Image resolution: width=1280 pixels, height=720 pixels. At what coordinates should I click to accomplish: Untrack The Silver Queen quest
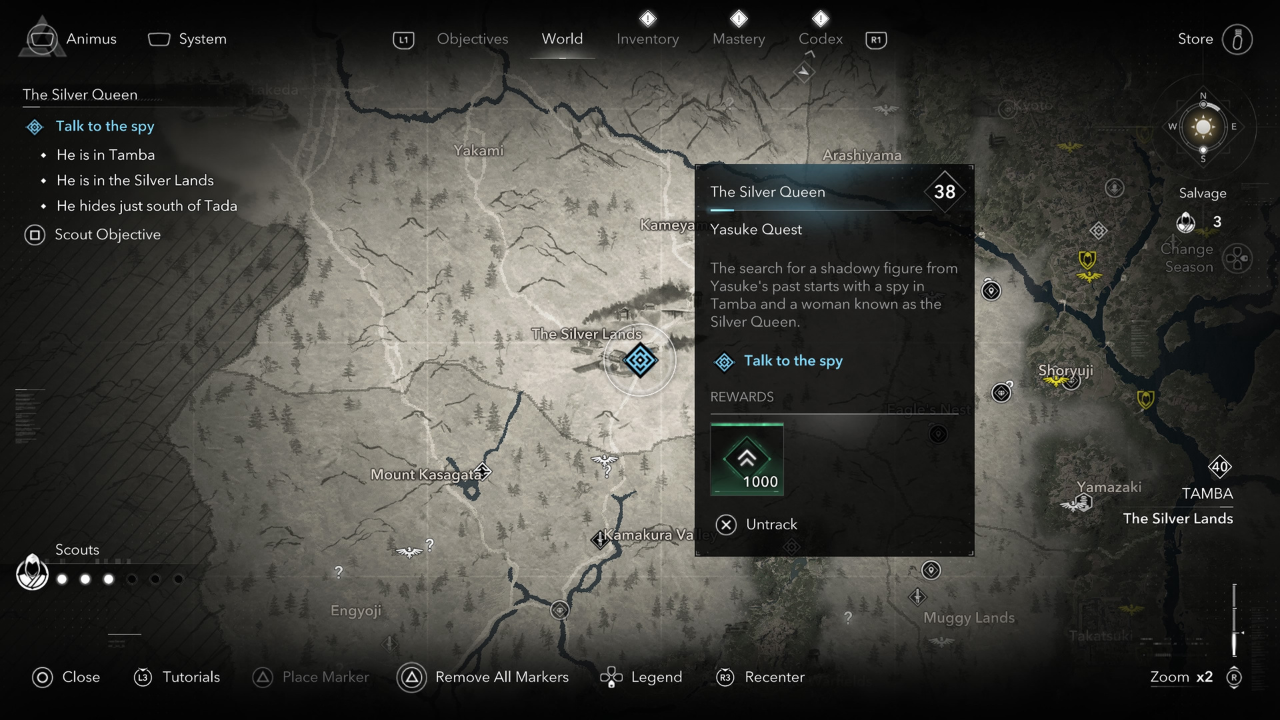click(758, 524)
